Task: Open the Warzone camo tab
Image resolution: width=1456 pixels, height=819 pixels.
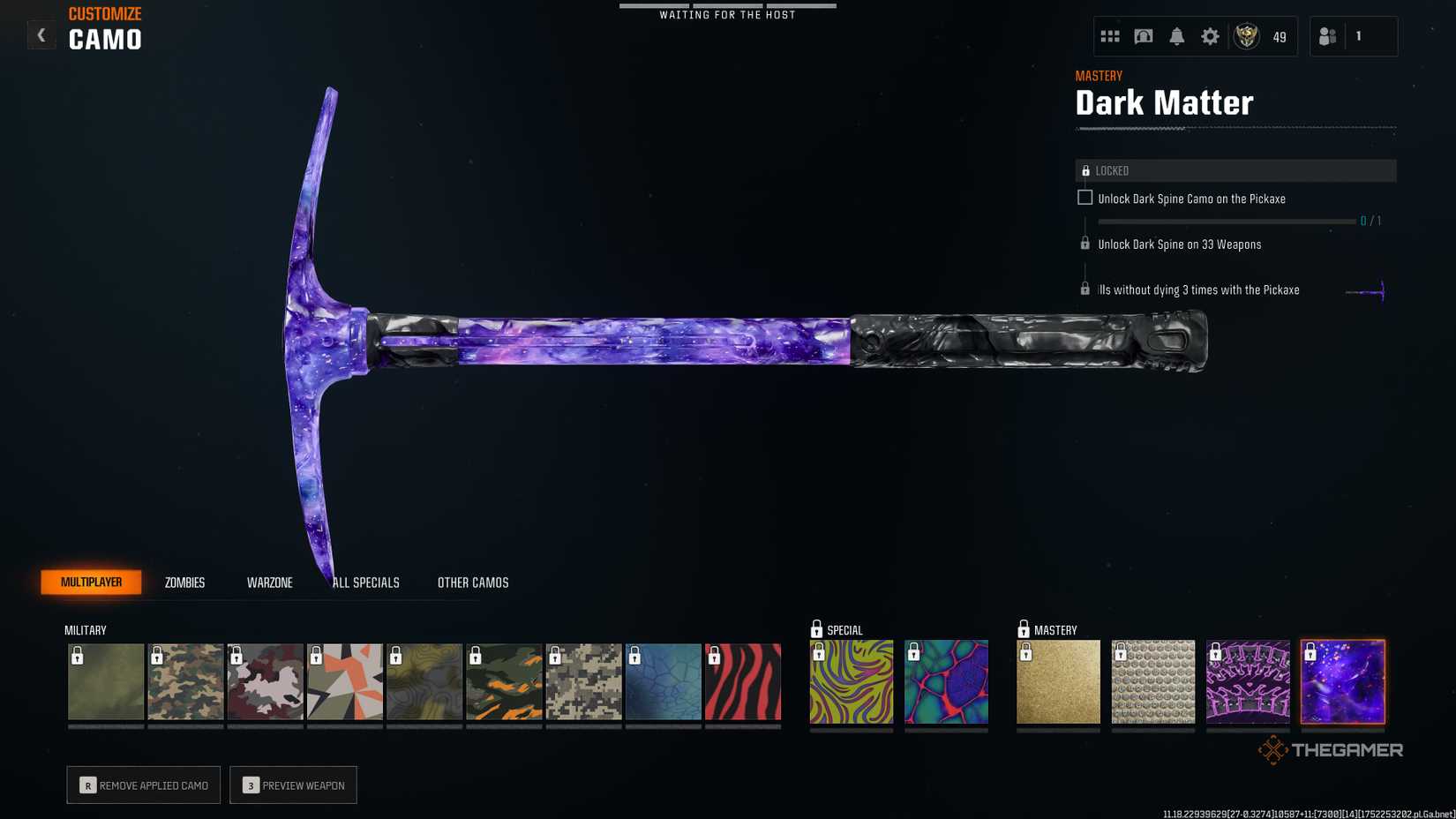Action: tap(269, 582)
